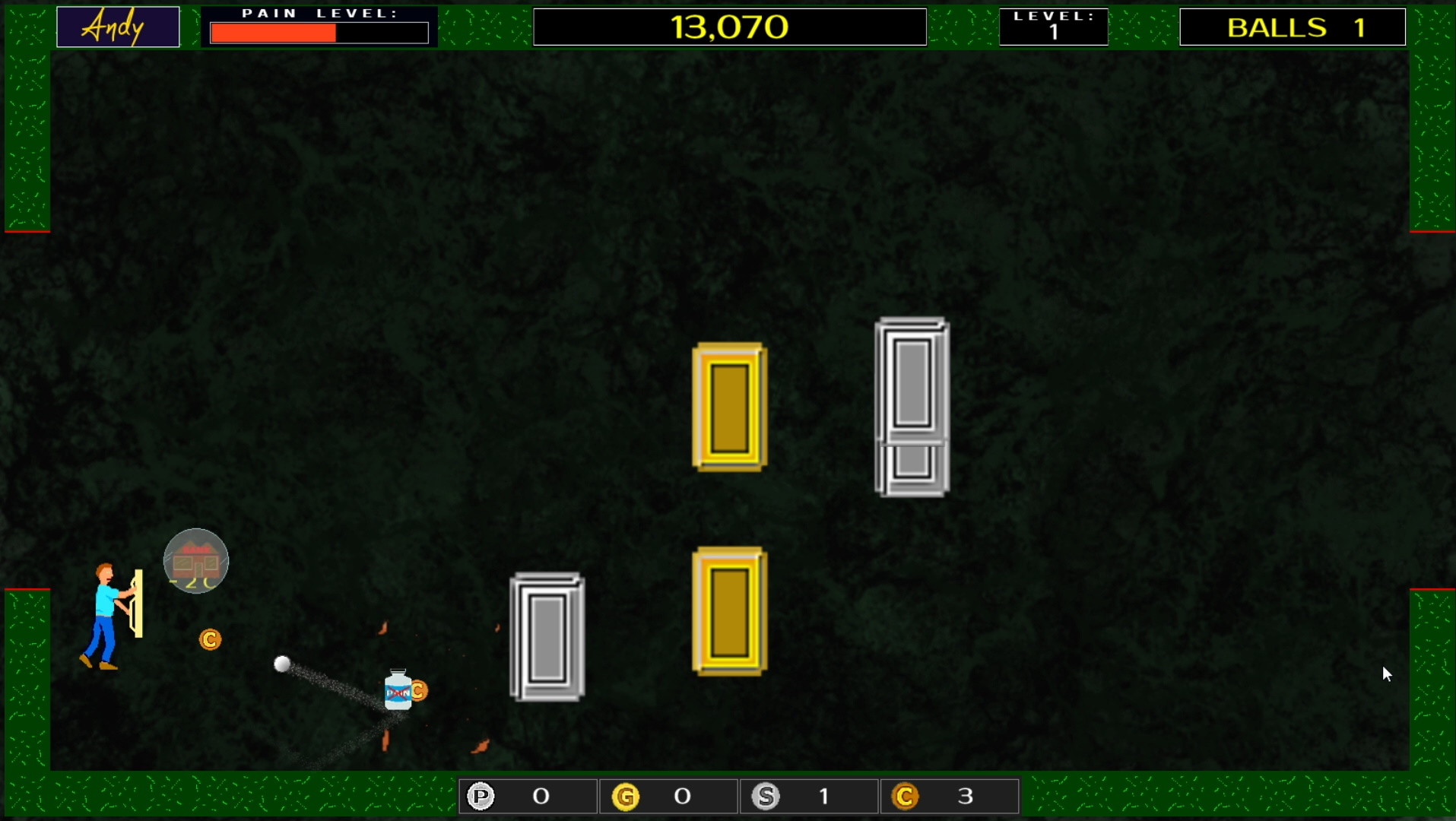Click the score showing 13,070
1456x821 pixels.
(x=729, y=26)
